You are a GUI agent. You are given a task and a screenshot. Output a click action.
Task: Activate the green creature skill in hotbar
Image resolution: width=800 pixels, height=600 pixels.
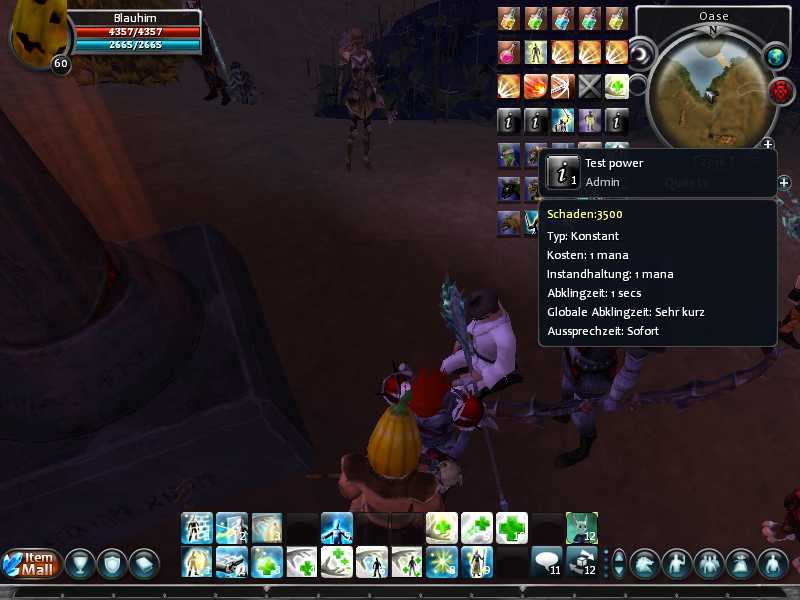tap(581, 527)
